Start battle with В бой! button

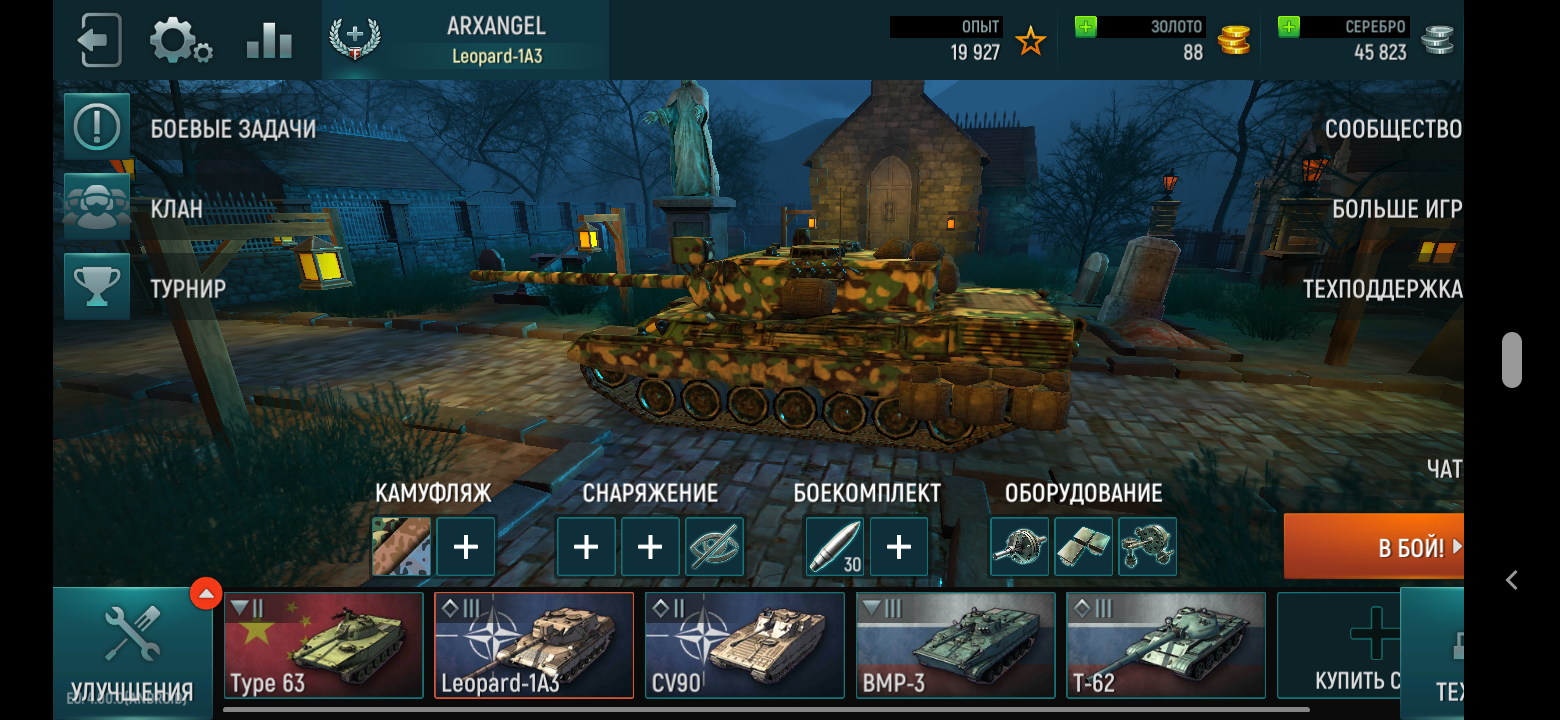click(1373, 547)
